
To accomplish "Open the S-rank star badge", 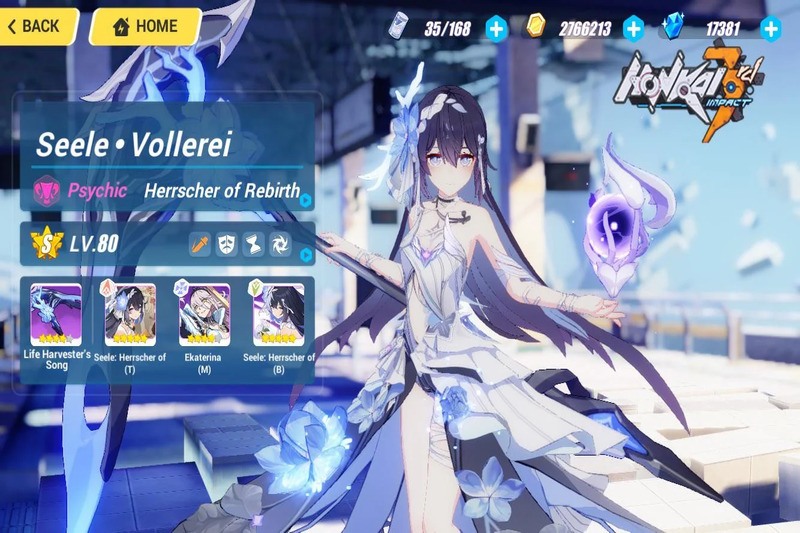I will point(43,244).
